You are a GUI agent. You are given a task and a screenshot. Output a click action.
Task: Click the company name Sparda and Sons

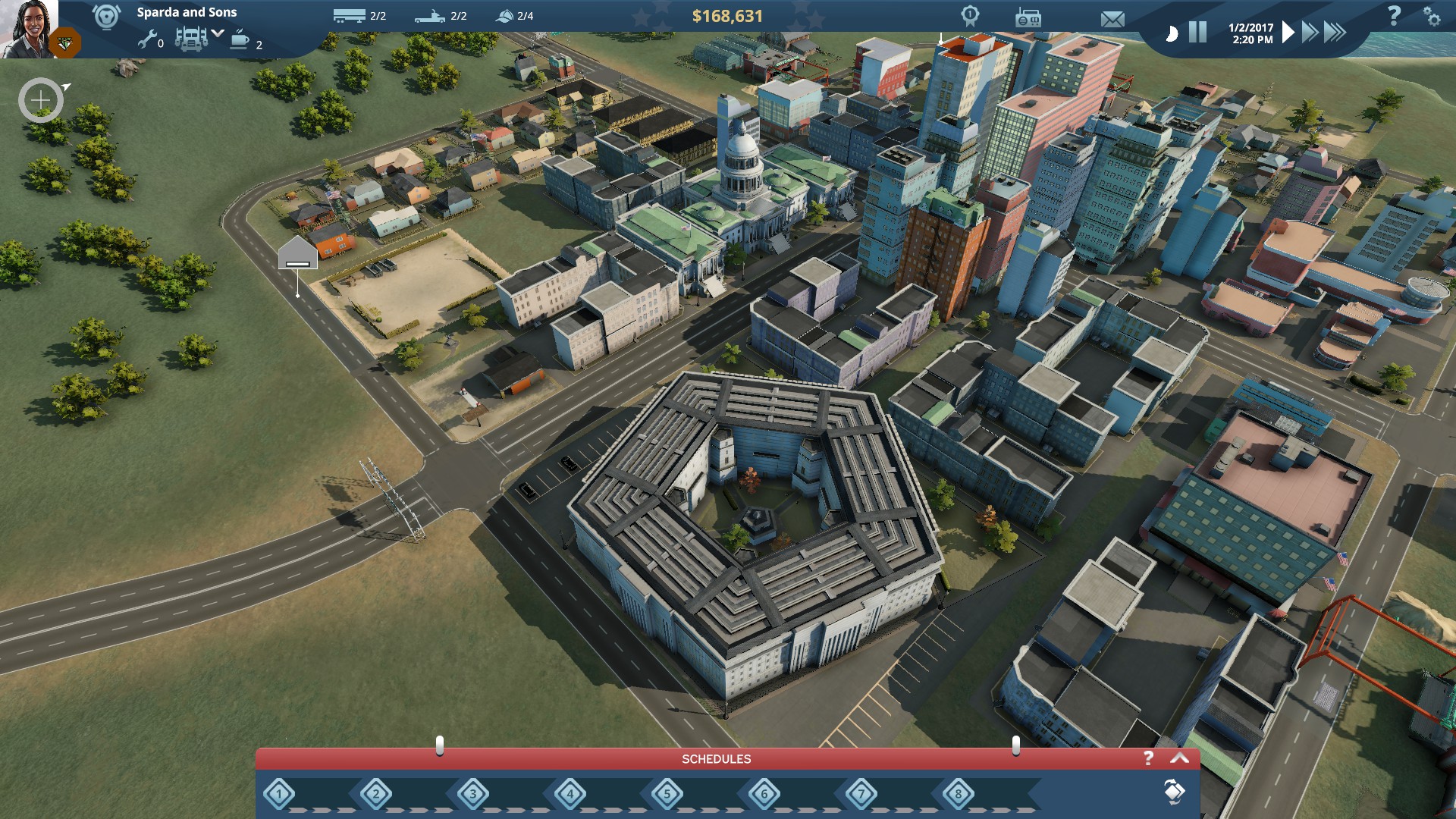[x=187, y=12]
